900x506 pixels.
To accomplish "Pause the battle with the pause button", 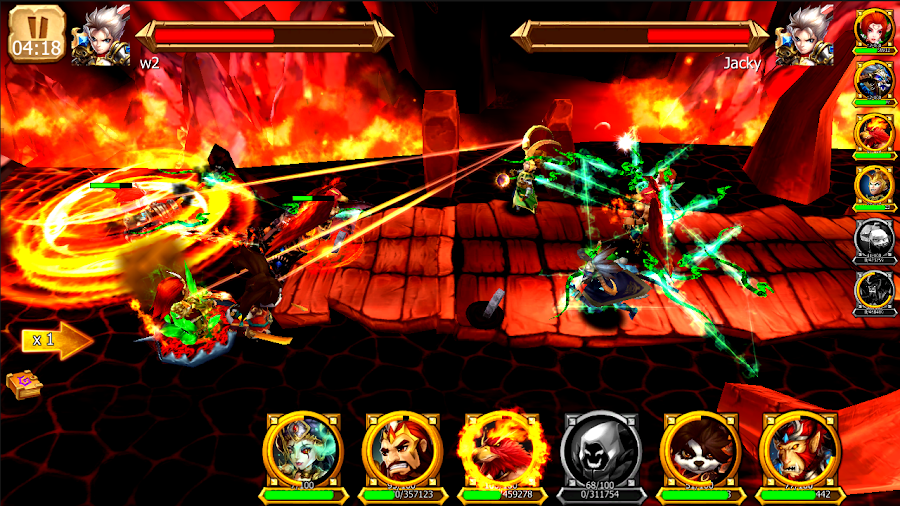I will point(36,32).
